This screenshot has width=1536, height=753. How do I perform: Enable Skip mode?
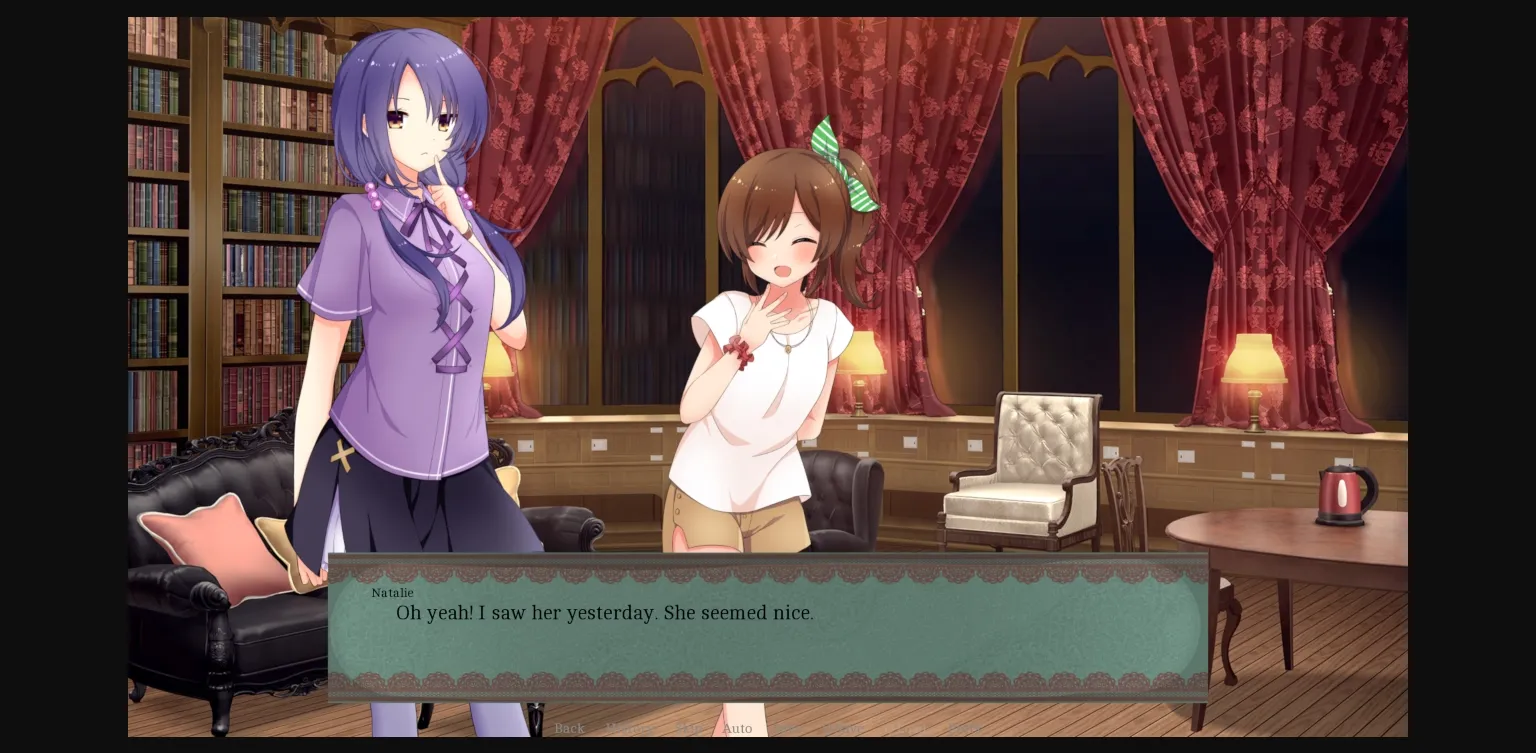(690, 729)
